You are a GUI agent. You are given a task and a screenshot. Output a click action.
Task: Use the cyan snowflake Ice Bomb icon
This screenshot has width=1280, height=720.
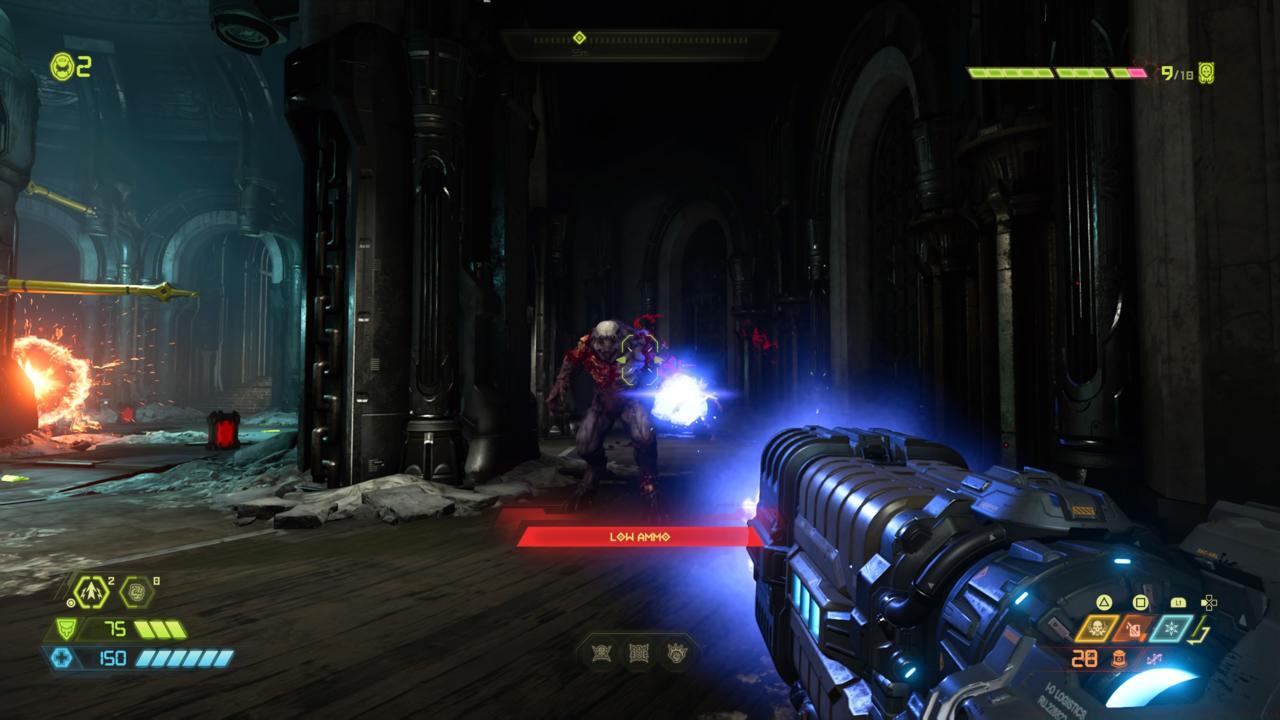click(1172, 628)
